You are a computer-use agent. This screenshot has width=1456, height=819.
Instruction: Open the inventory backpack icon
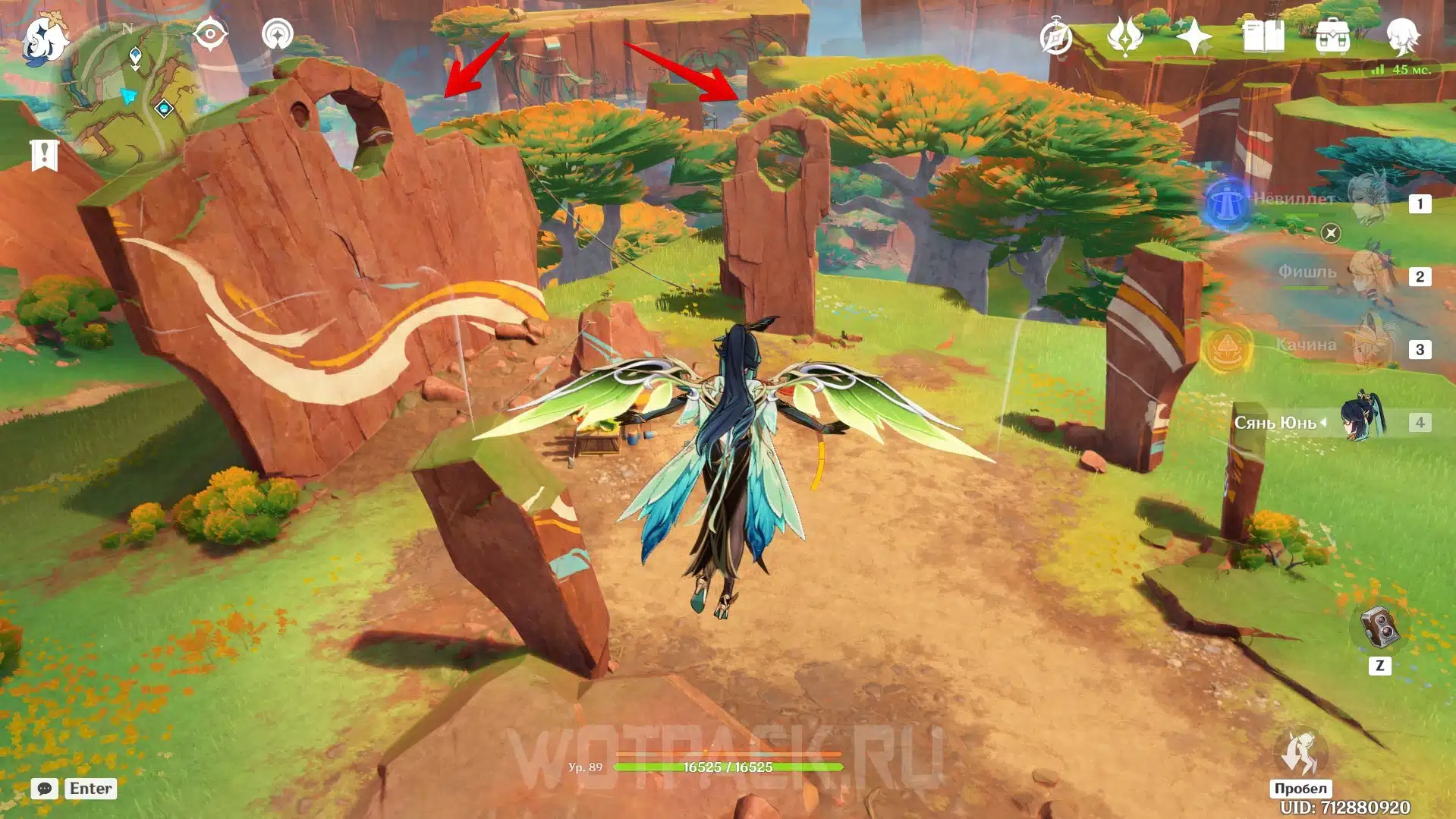click(1332, 36)
